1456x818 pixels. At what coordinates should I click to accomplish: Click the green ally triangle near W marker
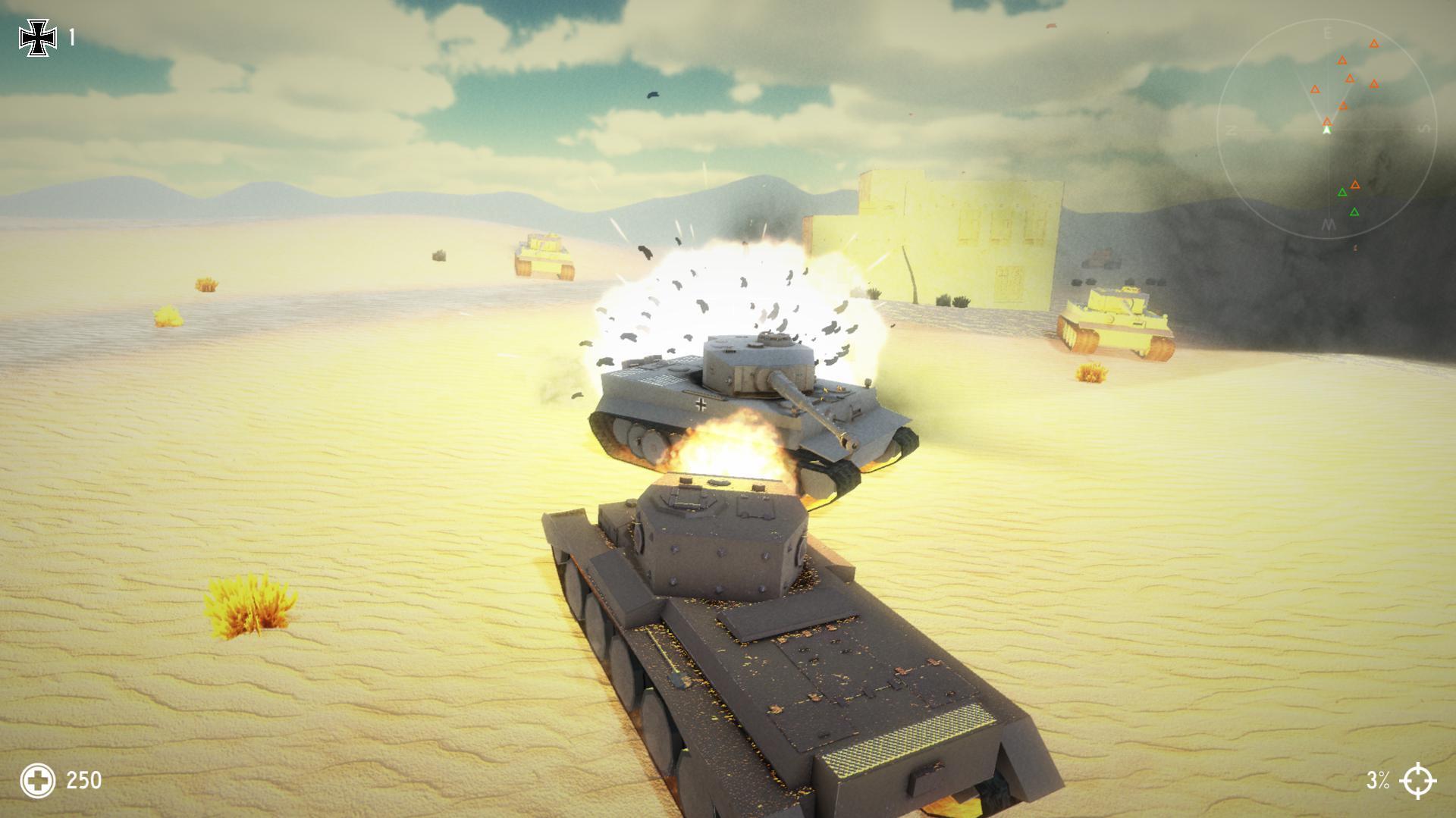[1354, 212]
